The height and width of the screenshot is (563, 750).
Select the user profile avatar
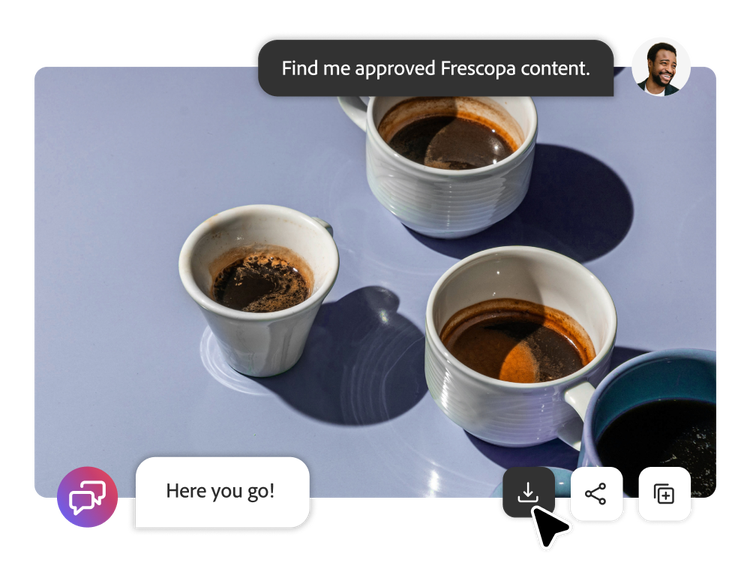pyautogui.click(x=660, y=66)
